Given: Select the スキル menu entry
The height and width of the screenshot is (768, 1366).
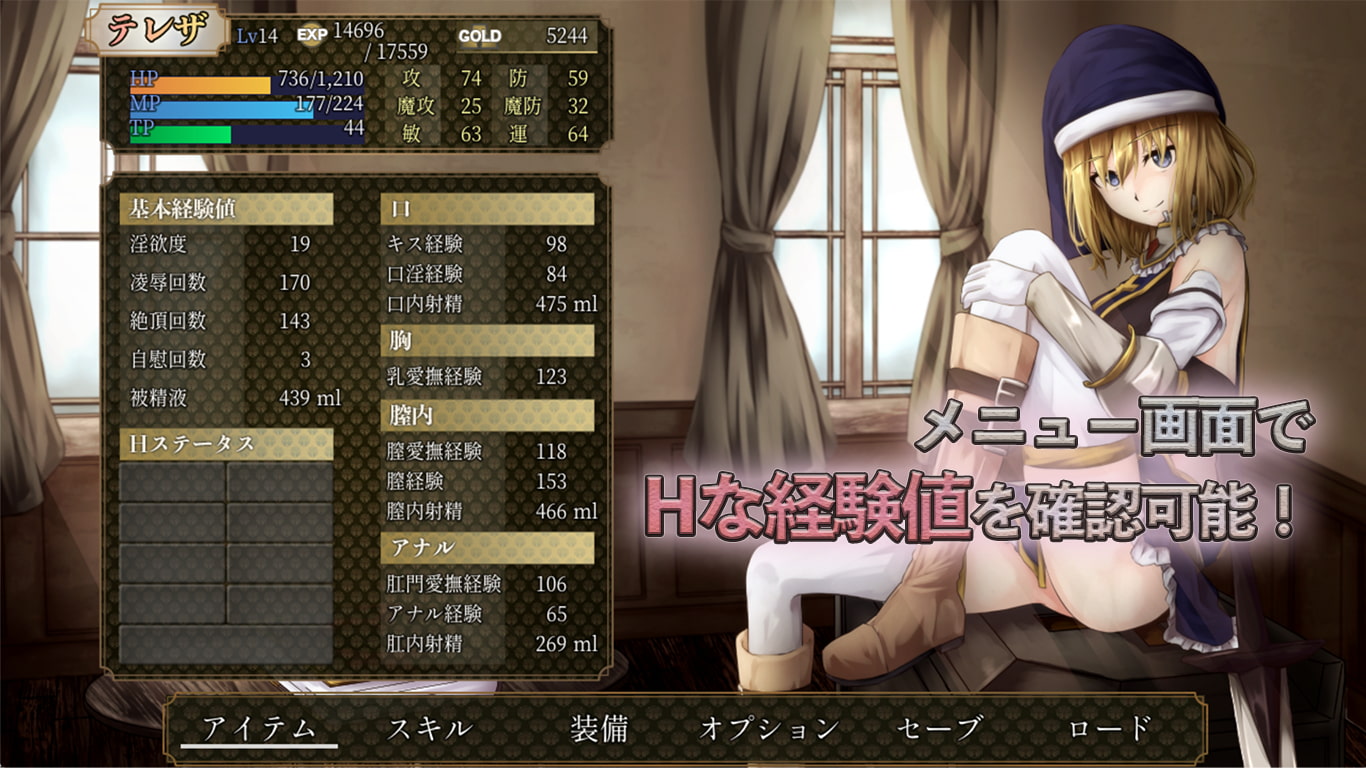Looking at the screenshot, I should (429, 728).
